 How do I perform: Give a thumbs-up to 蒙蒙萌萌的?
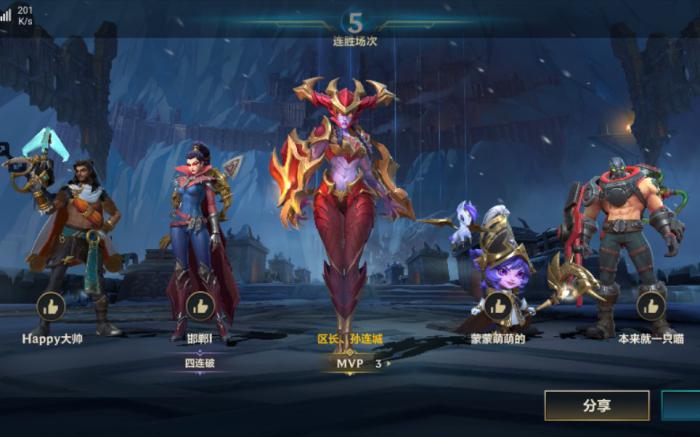[497, 306]
